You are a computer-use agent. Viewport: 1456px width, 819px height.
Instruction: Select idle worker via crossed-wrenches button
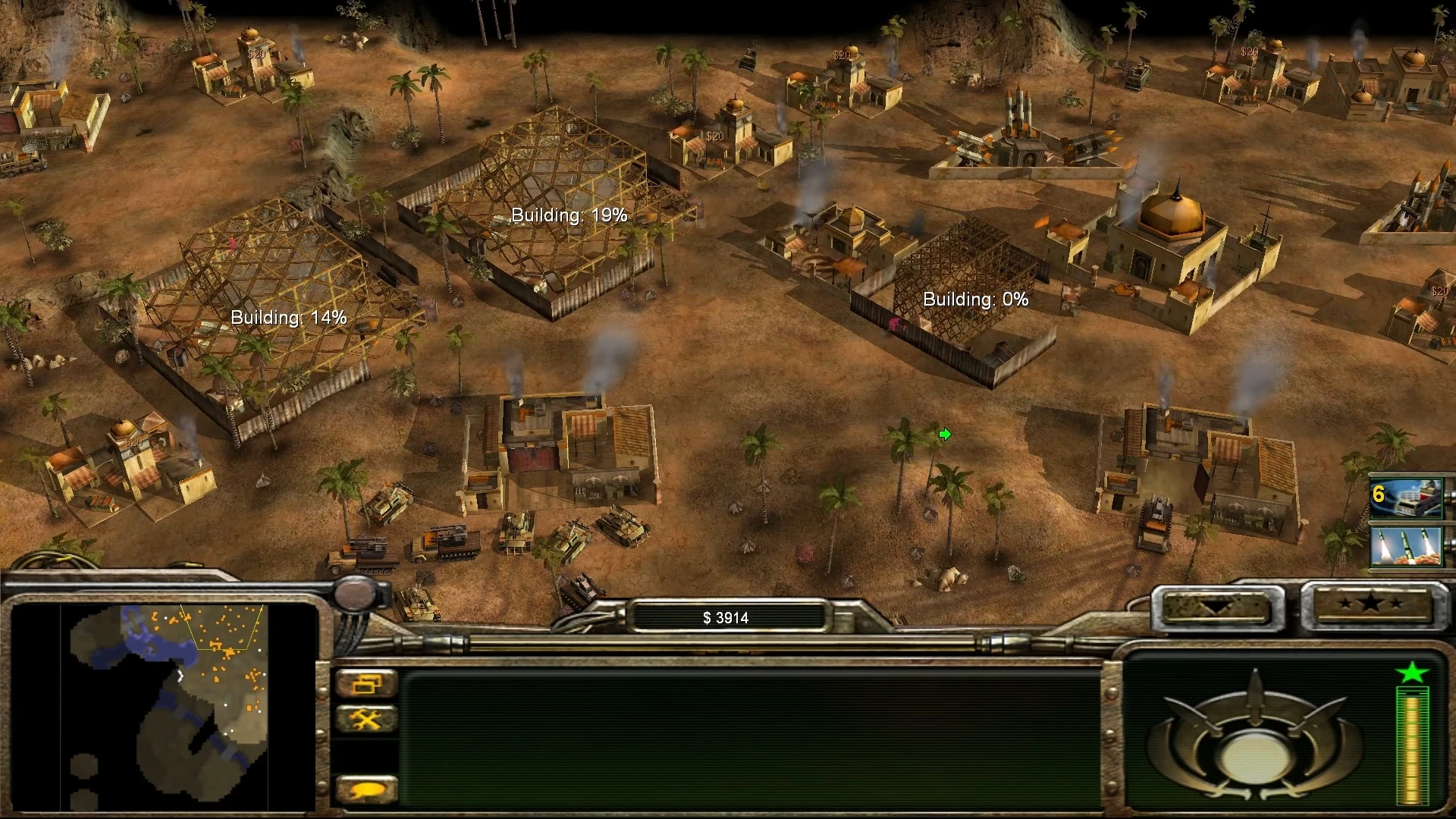(366, 719)
